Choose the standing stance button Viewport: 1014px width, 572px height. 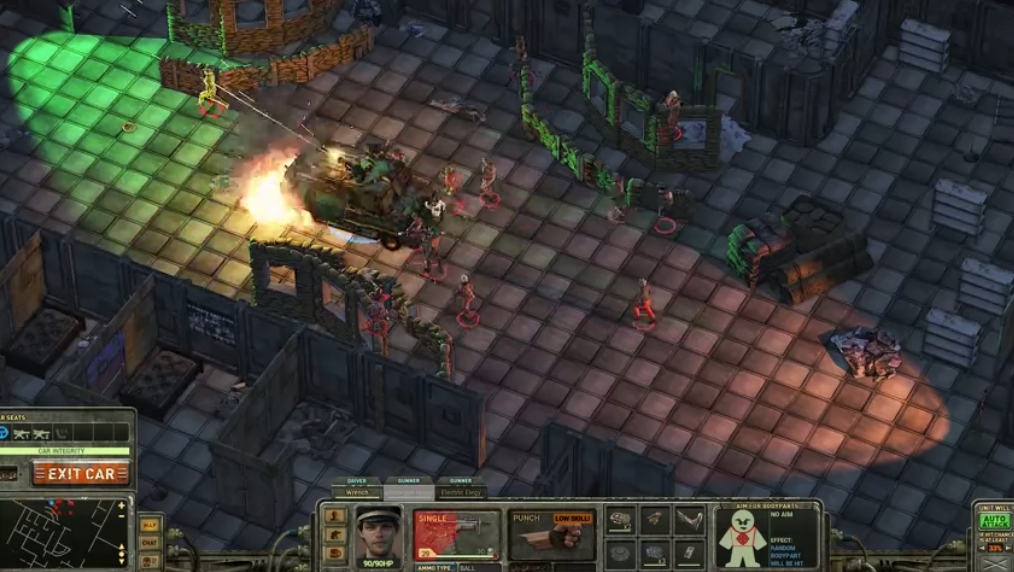pyautogui.click(x=336, y=516)
